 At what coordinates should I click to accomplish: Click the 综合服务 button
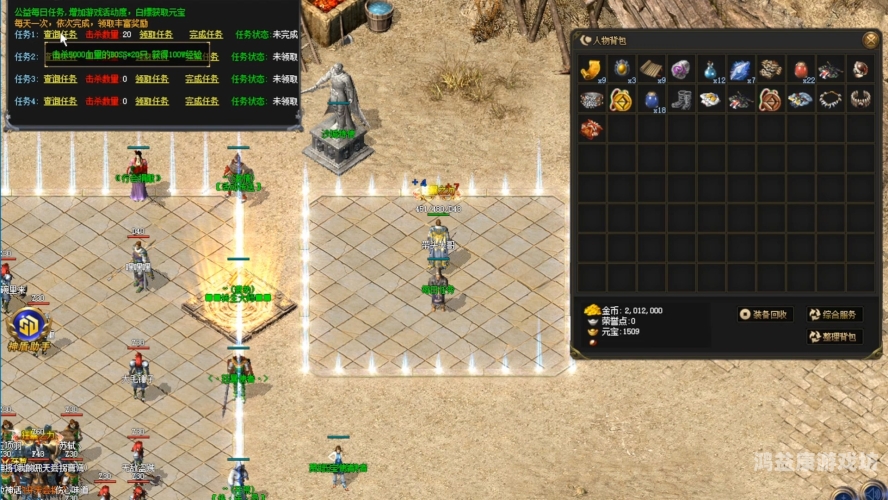pyautogui.click(x=834, y=314)
